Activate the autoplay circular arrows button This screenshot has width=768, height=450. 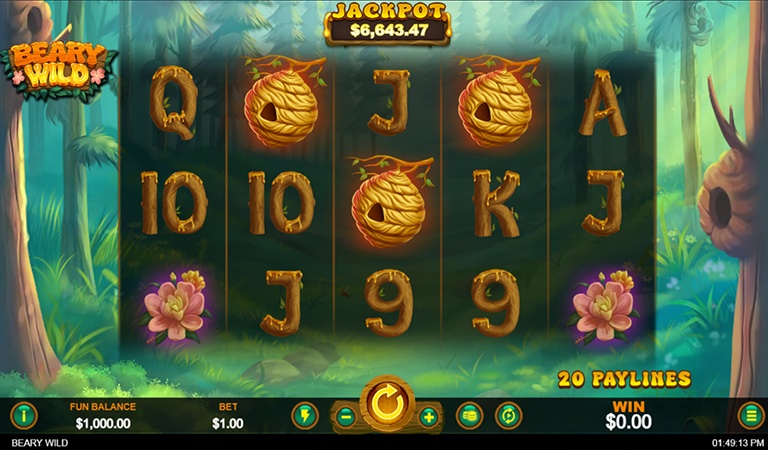point(510,415)
